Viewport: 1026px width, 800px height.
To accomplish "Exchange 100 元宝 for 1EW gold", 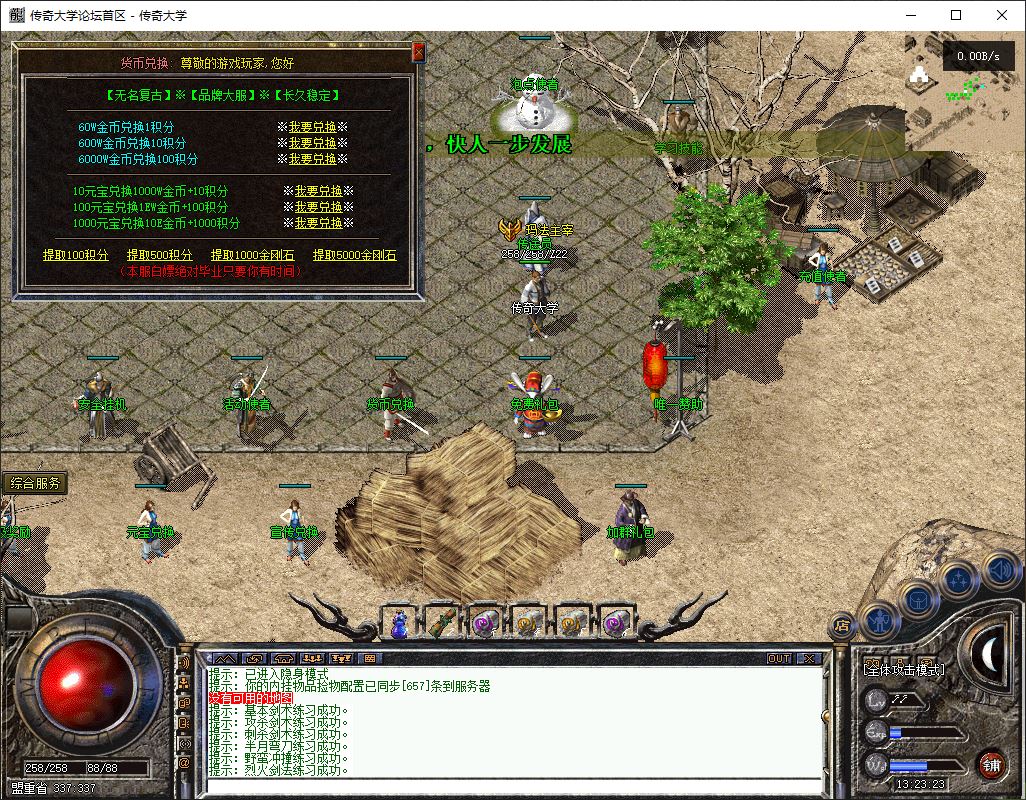I will [x=319, y=207].
